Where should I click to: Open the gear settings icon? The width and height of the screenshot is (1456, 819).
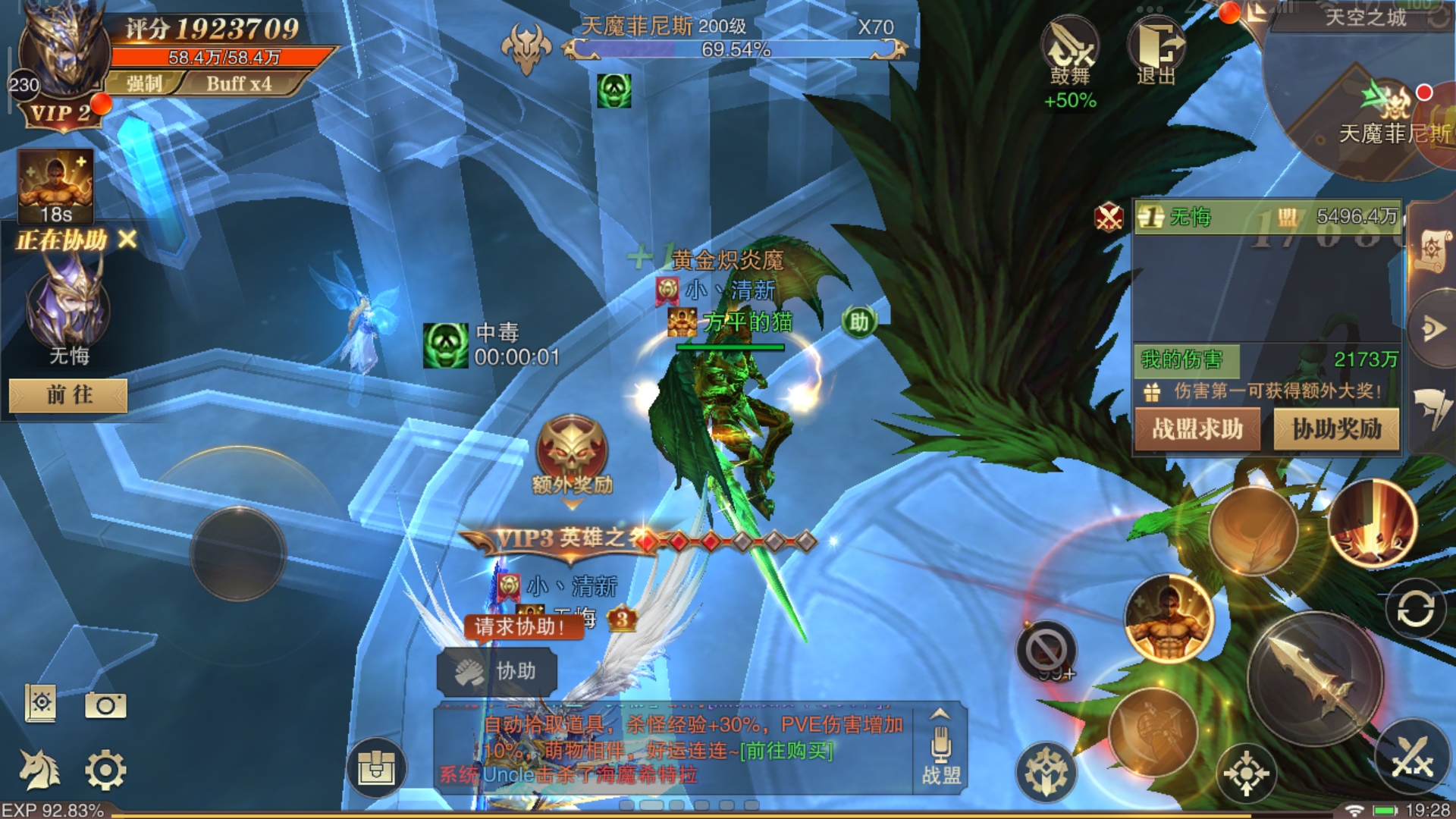[105, 770]
